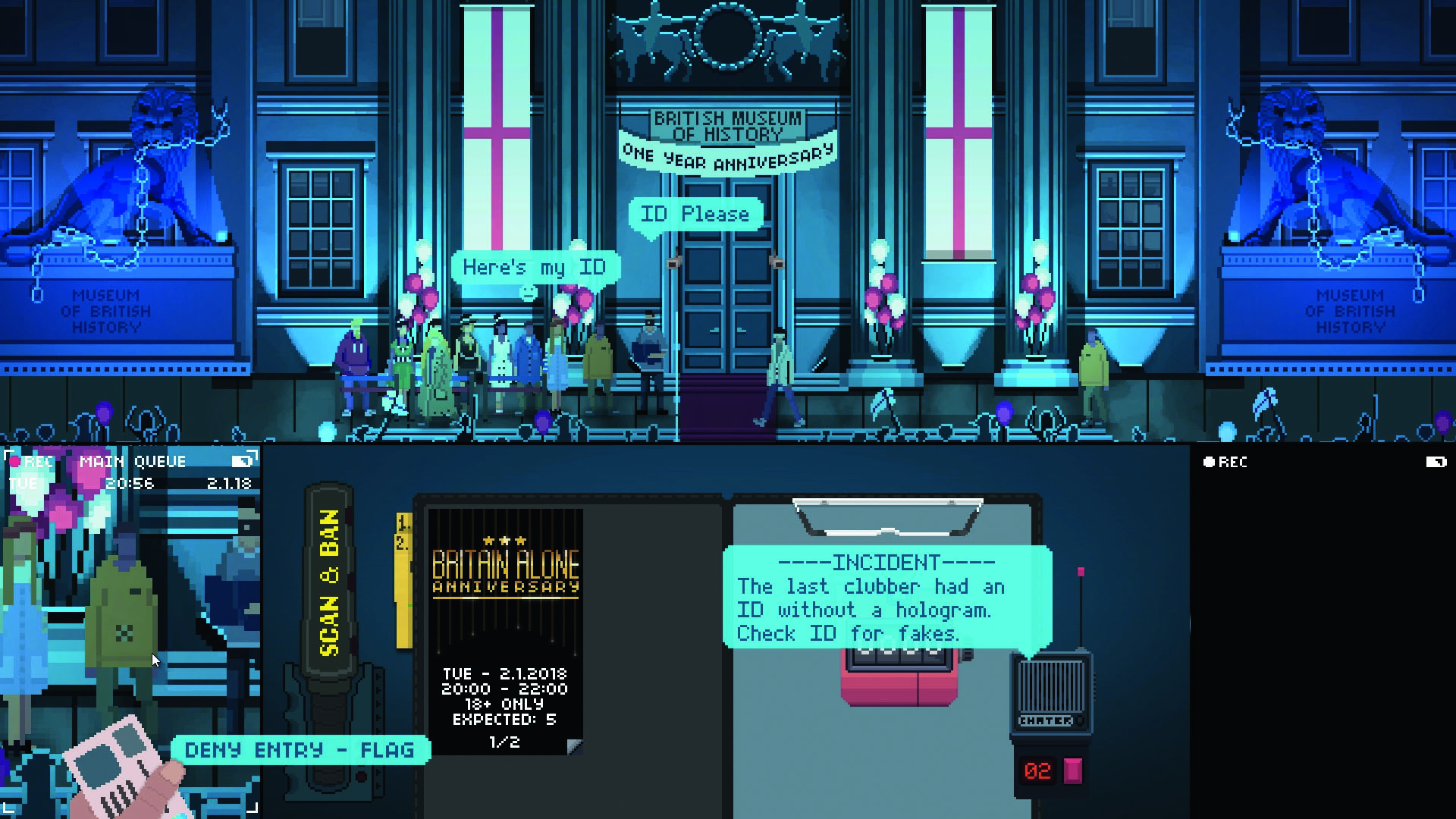Hit the pink button beside the 02 display
1456x819 pixels.
coord(1073,770)
